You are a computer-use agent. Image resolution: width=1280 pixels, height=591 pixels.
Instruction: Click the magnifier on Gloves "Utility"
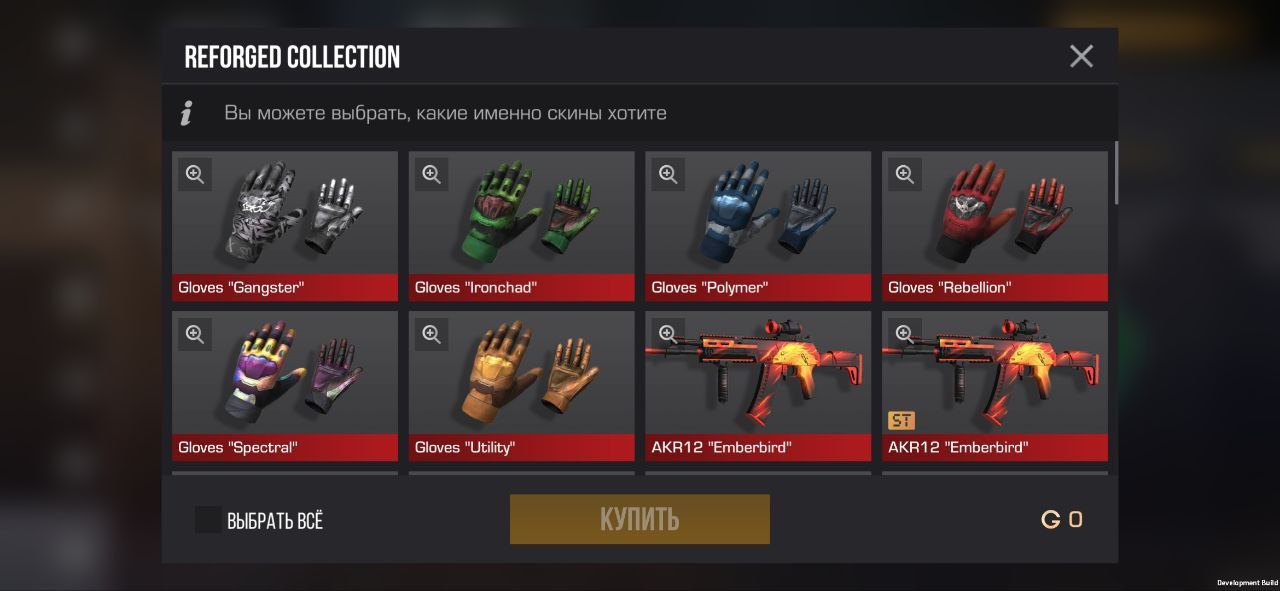click(431, 334)
